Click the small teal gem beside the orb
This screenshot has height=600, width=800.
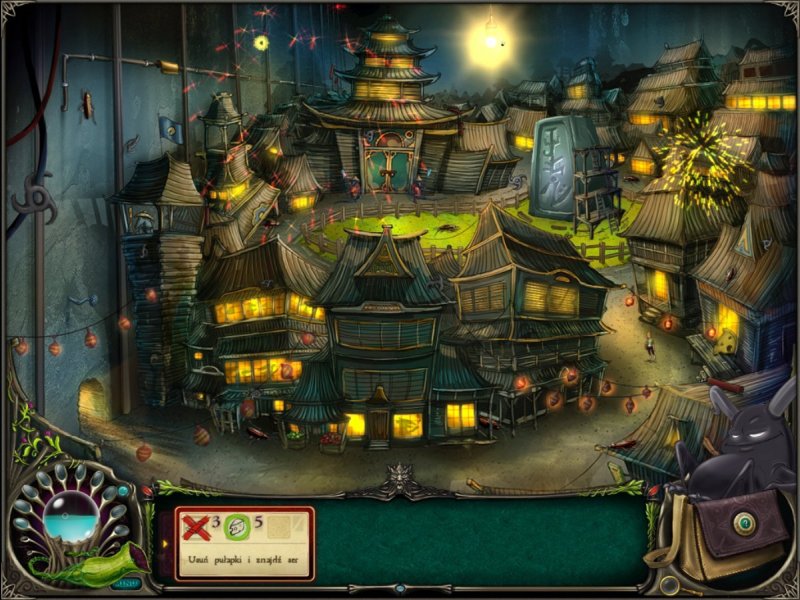pos(124,490)
